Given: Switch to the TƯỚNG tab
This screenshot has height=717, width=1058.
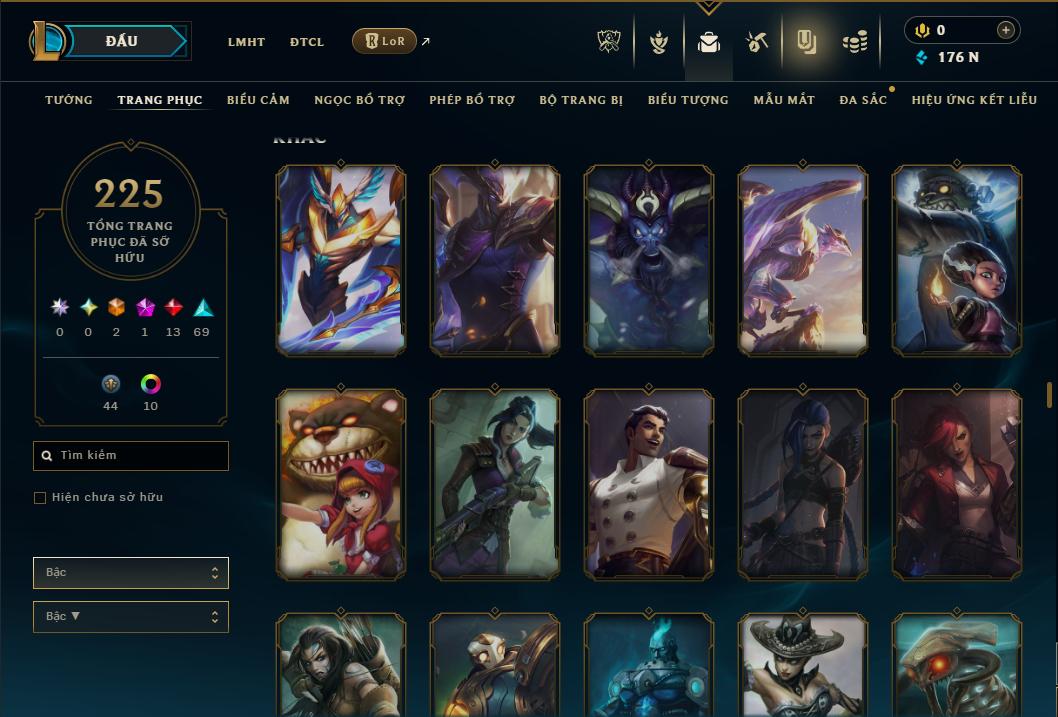Looking at the screenshot, I should pos(69,100).
